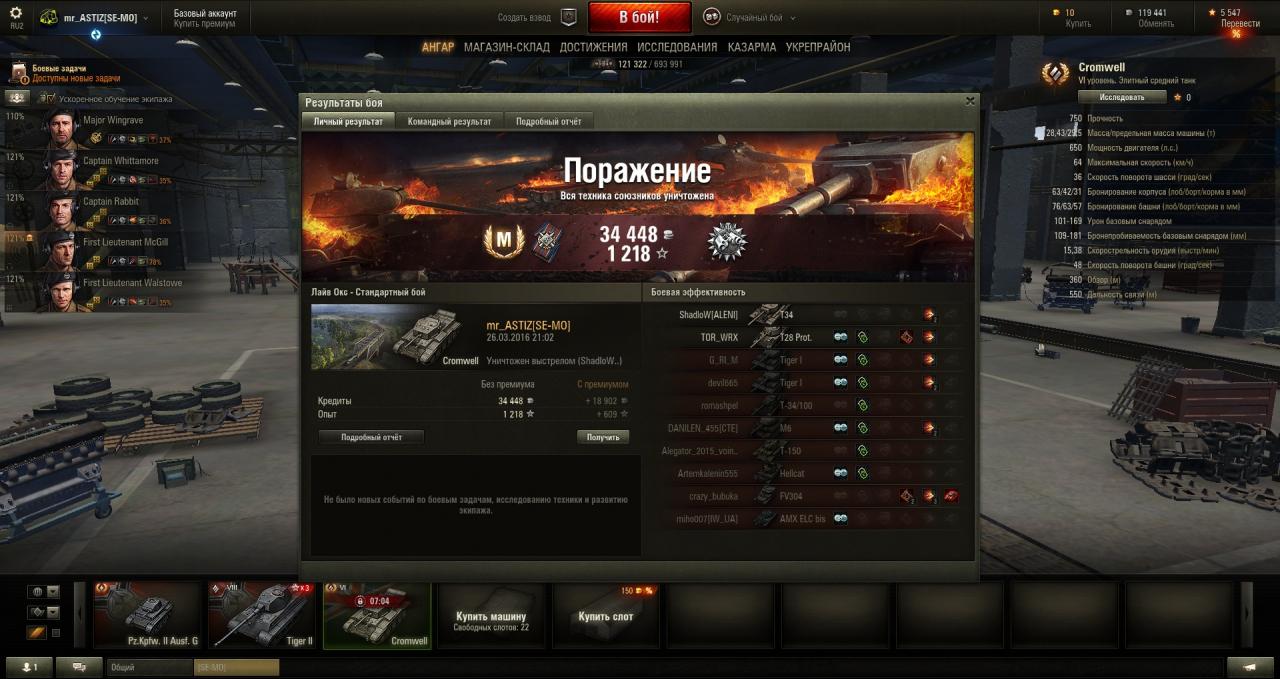The height and width of the screenshot is (679, 1280).
Task: Go to the Достижения section
Action: coord(593,47)
